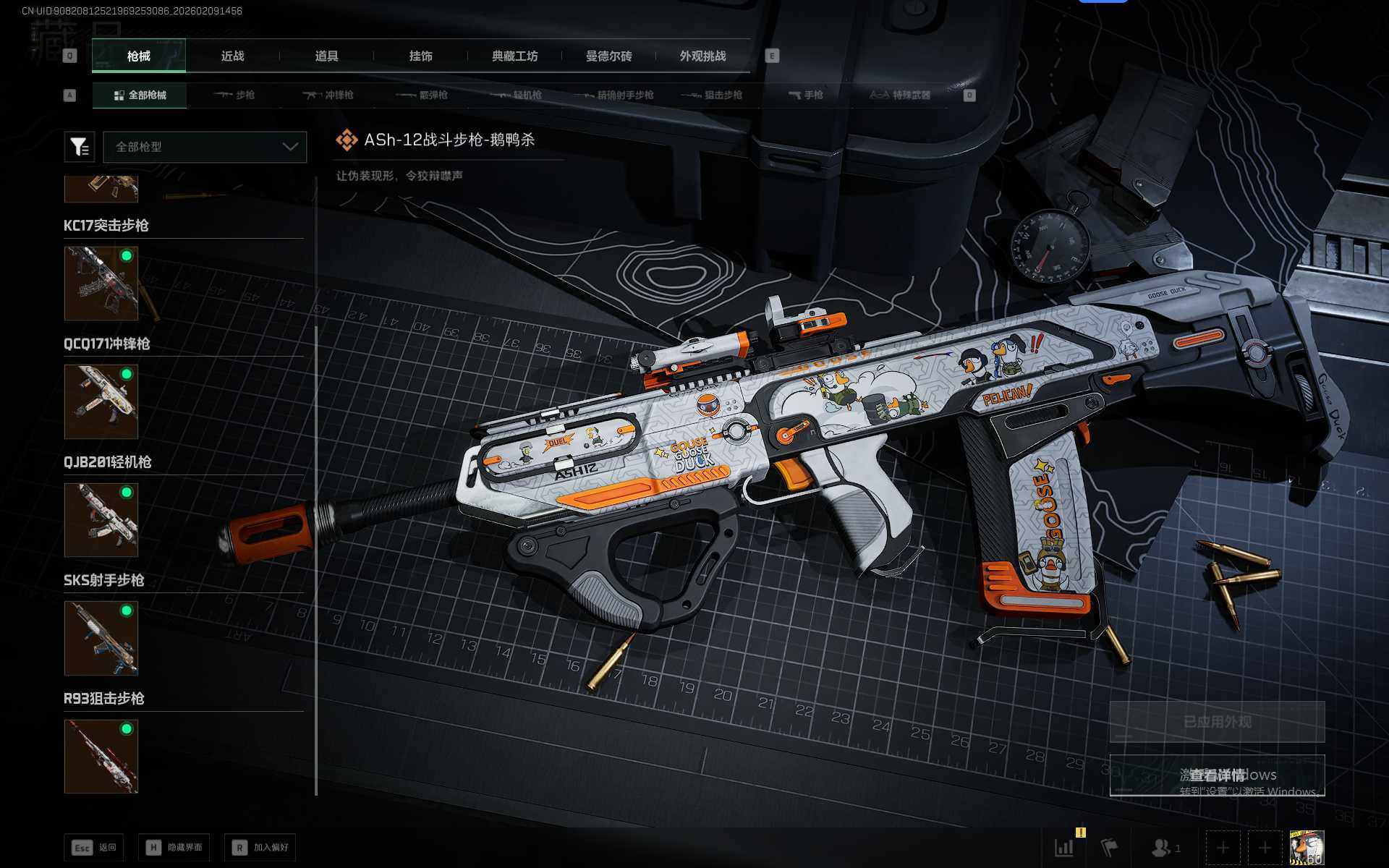Open the player avatar profile

(1307, 848)
